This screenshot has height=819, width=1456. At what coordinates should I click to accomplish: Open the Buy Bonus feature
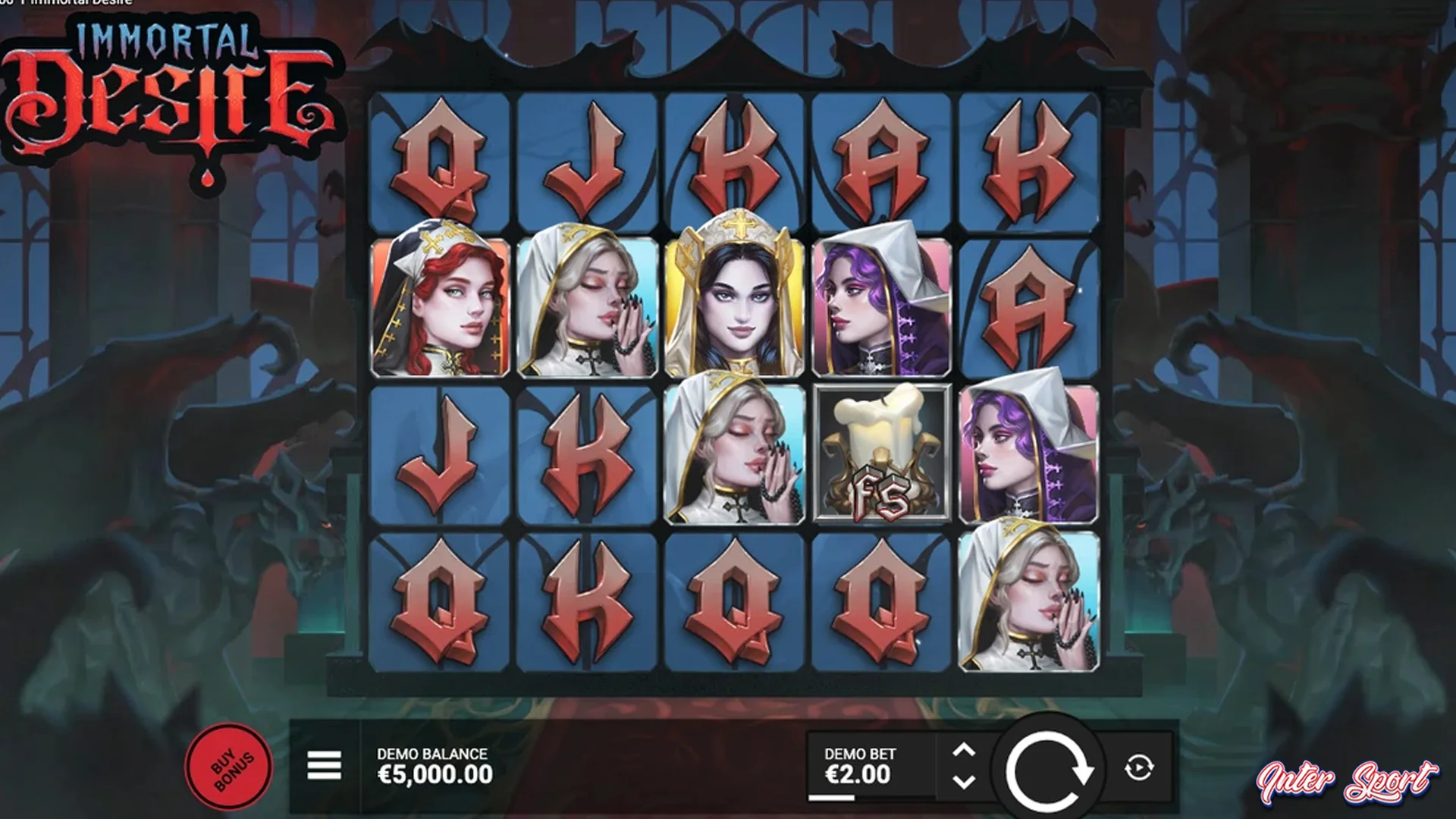231,770
